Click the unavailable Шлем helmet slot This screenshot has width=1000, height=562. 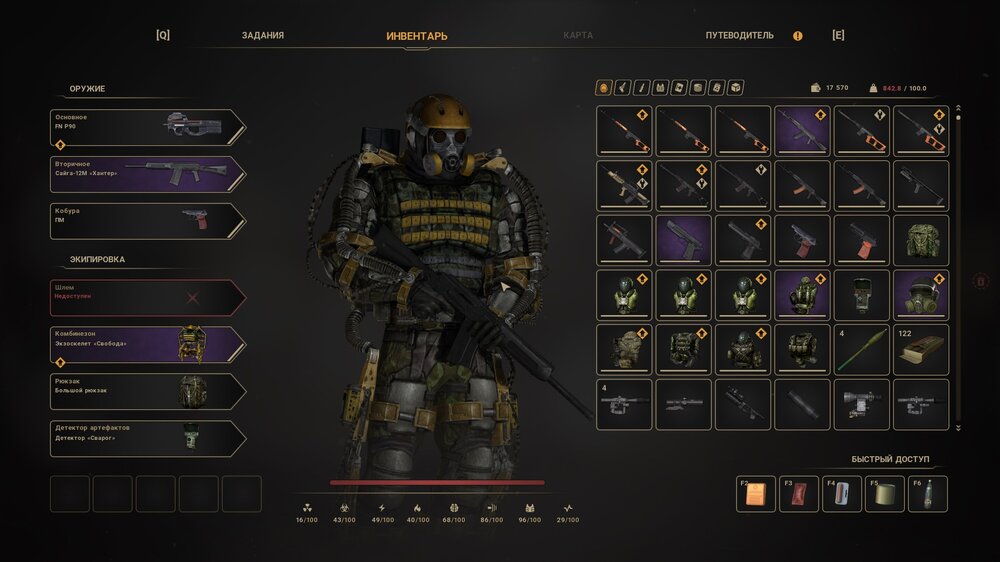(x=148, y=297)
